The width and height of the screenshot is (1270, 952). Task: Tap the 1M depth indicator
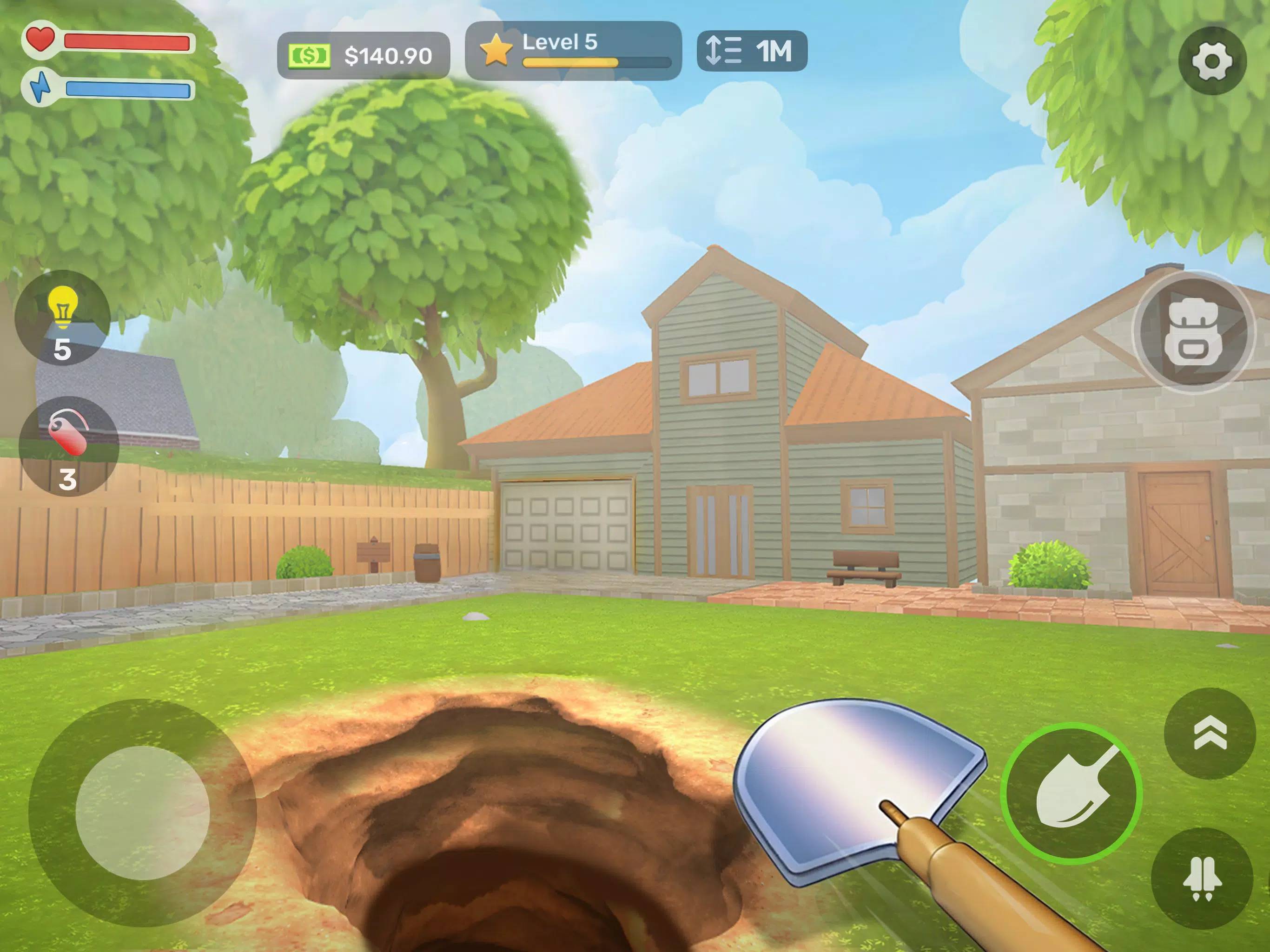(752, 51)
